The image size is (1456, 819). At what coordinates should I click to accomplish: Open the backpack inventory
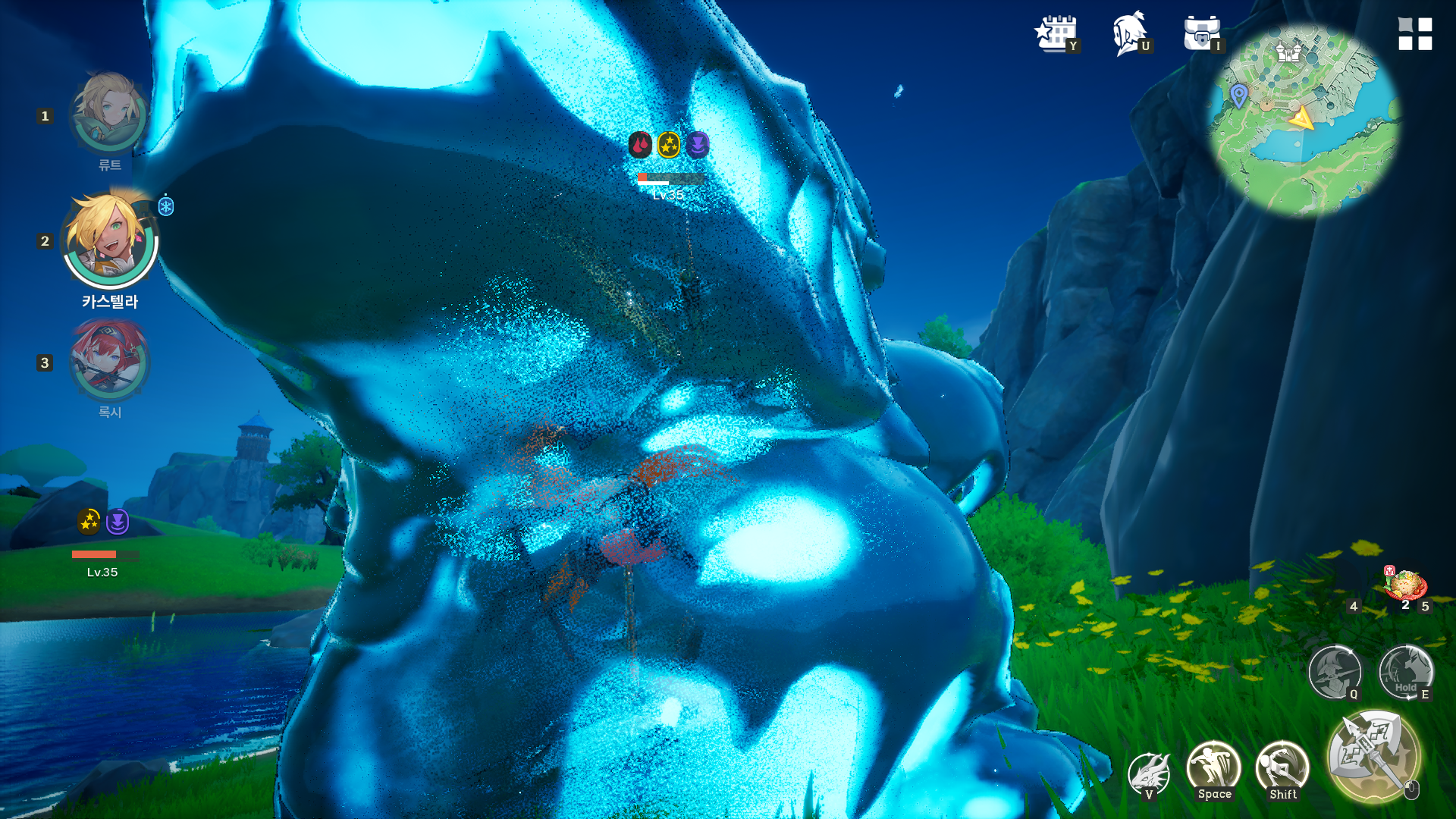pyautogui.click(x=1201, y=34)
